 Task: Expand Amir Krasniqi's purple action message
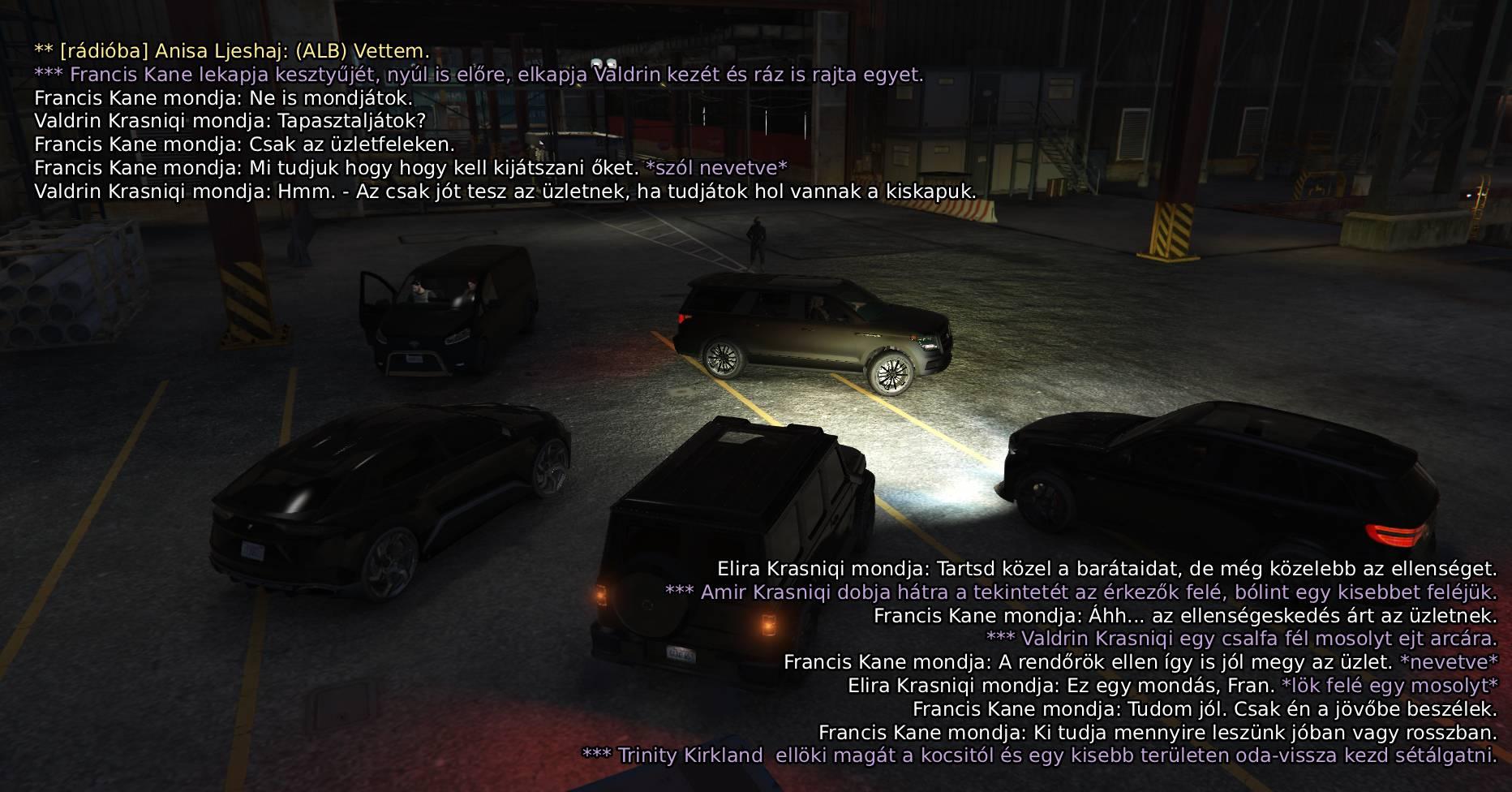(1083, 594)
